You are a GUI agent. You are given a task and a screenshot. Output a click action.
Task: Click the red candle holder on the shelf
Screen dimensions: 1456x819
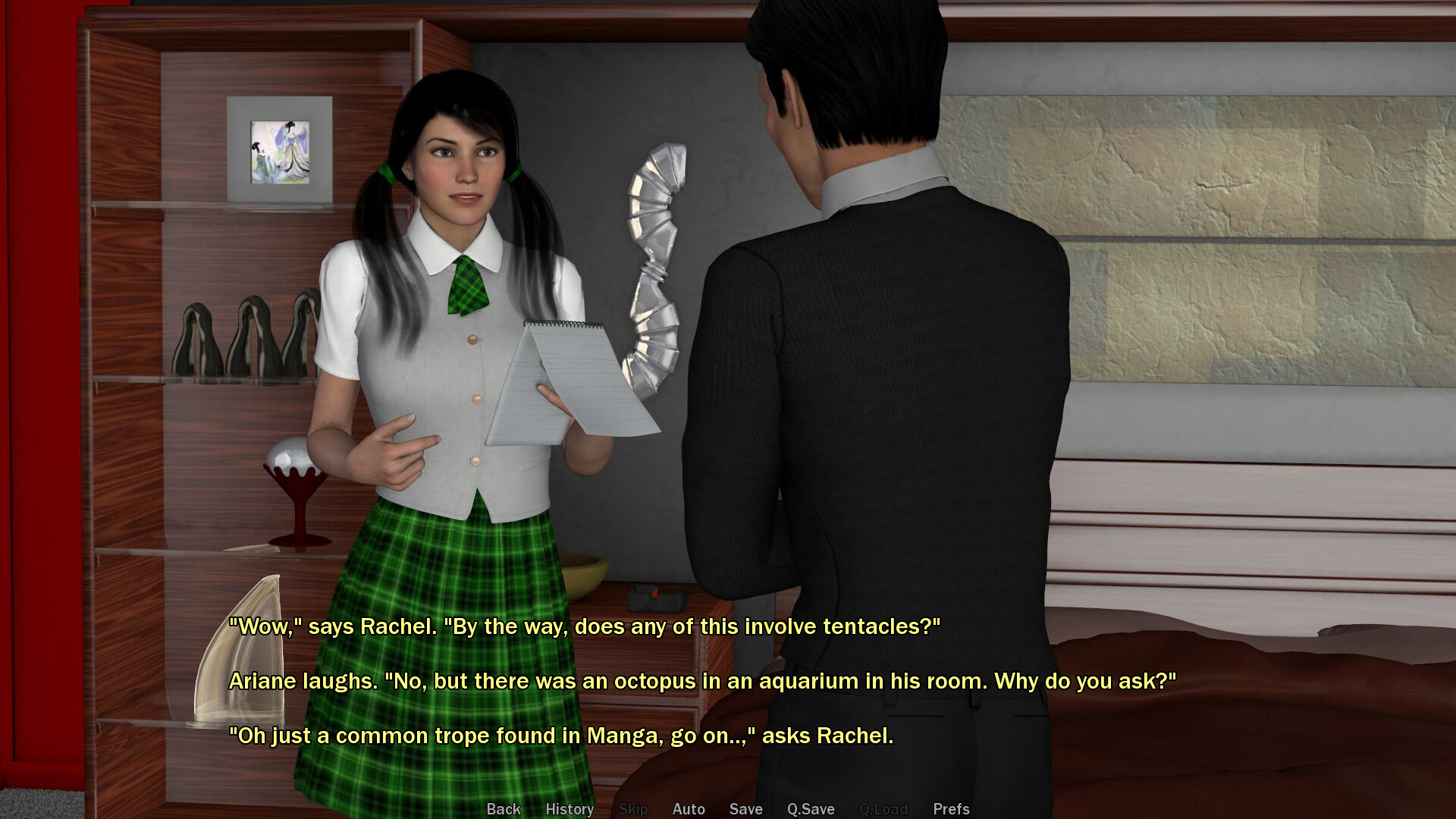pyautogui.click(x=296, y=500)
